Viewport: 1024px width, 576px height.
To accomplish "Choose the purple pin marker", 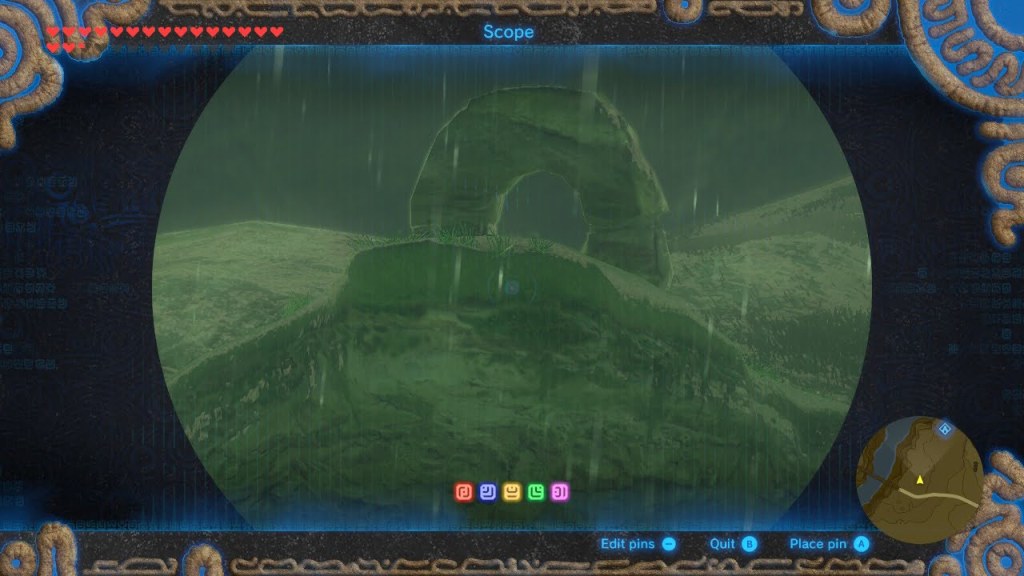I will 560,492.
